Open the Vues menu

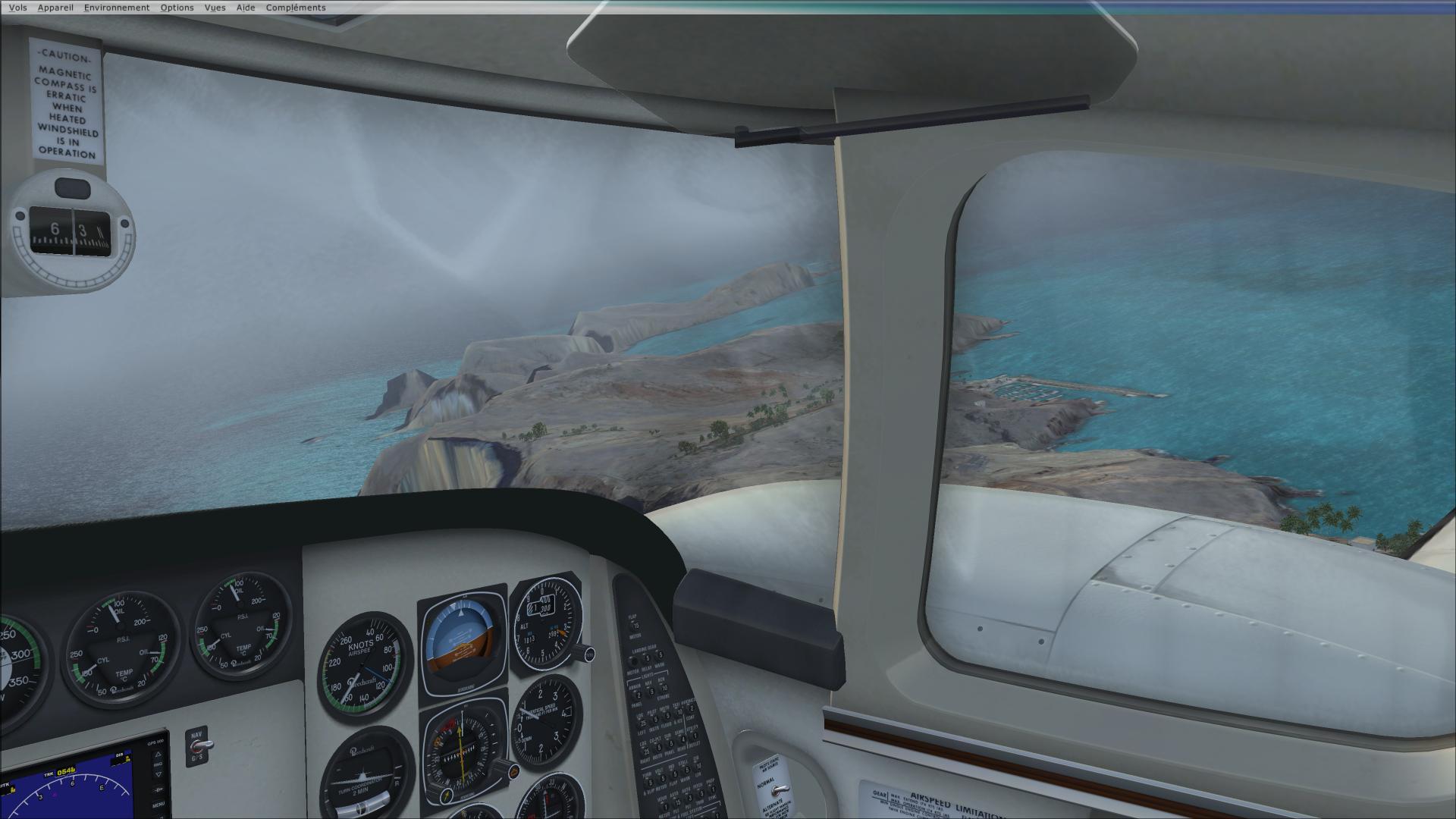(x=215, y=8)
